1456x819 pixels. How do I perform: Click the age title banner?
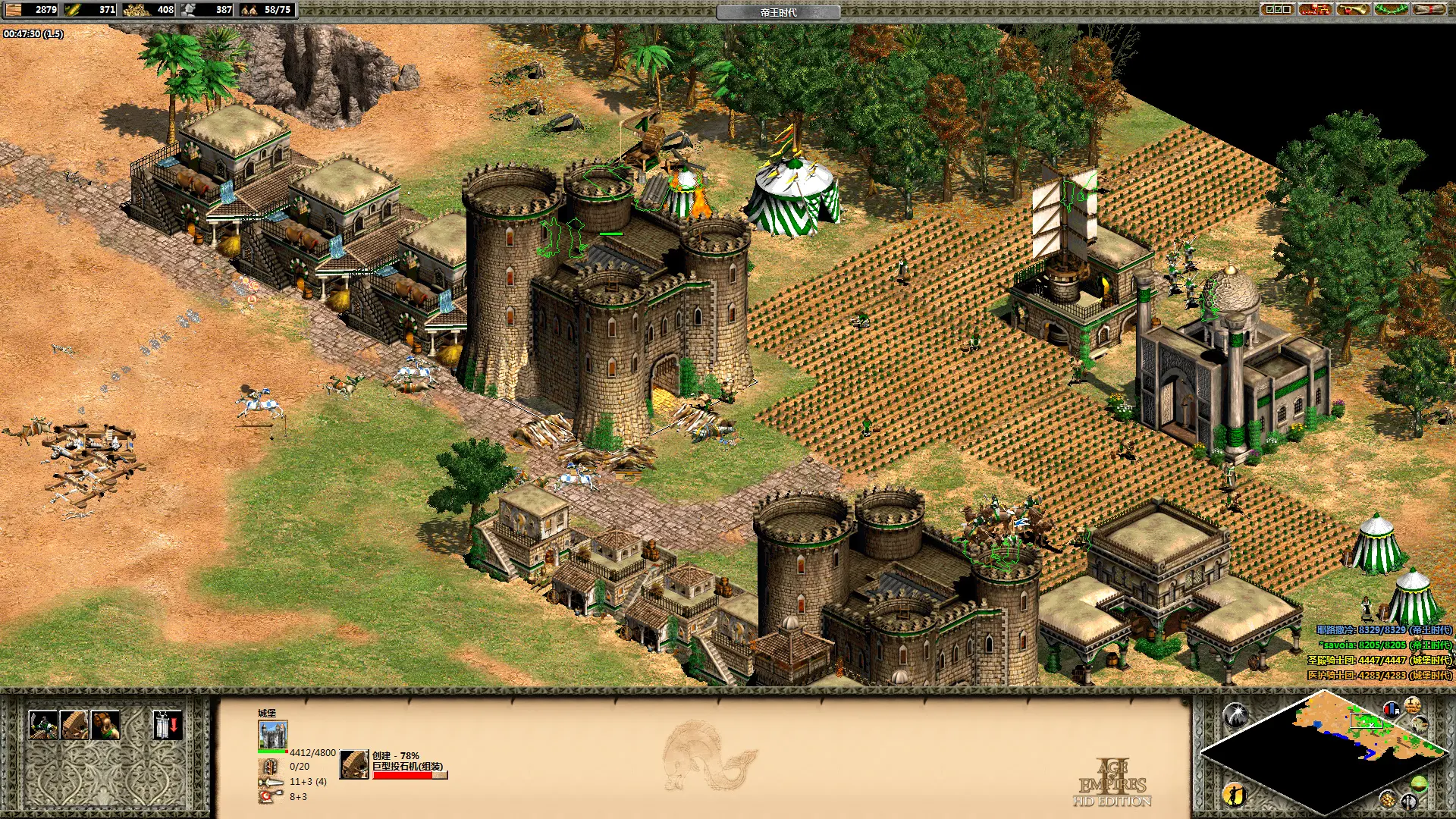point(778,12)
